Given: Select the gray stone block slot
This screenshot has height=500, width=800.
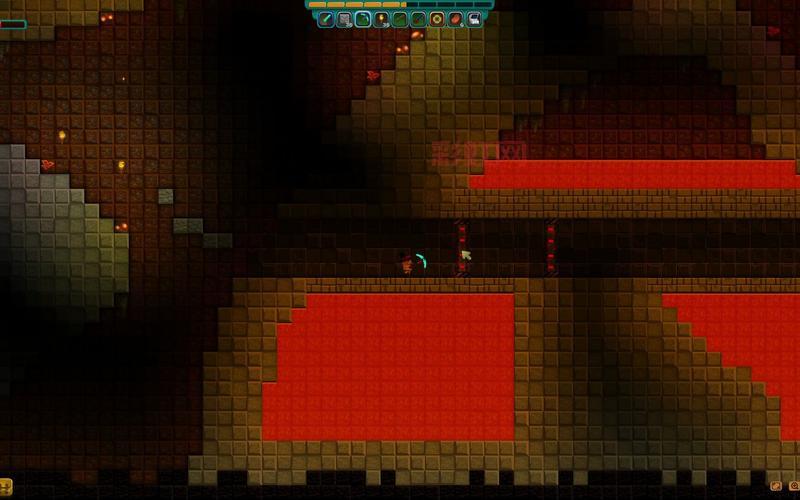Looking at the screenshot, I should 345,18.
